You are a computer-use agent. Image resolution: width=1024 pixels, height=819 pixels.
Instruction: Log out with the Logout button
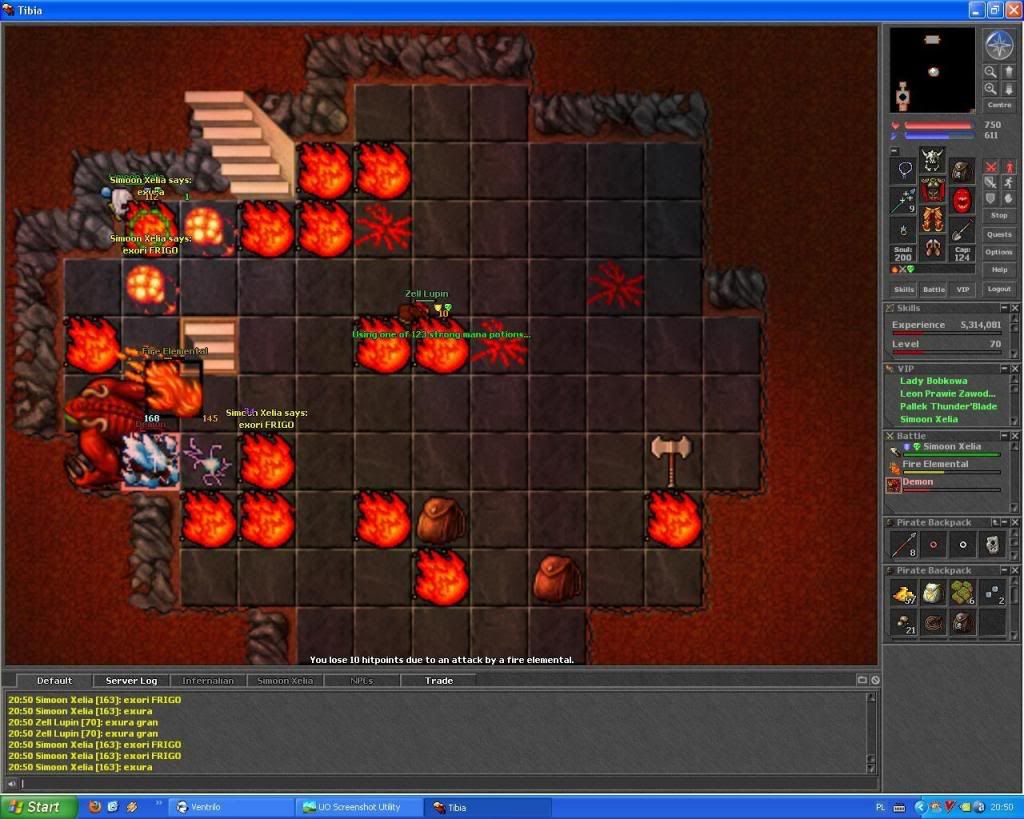coord(999,289)
